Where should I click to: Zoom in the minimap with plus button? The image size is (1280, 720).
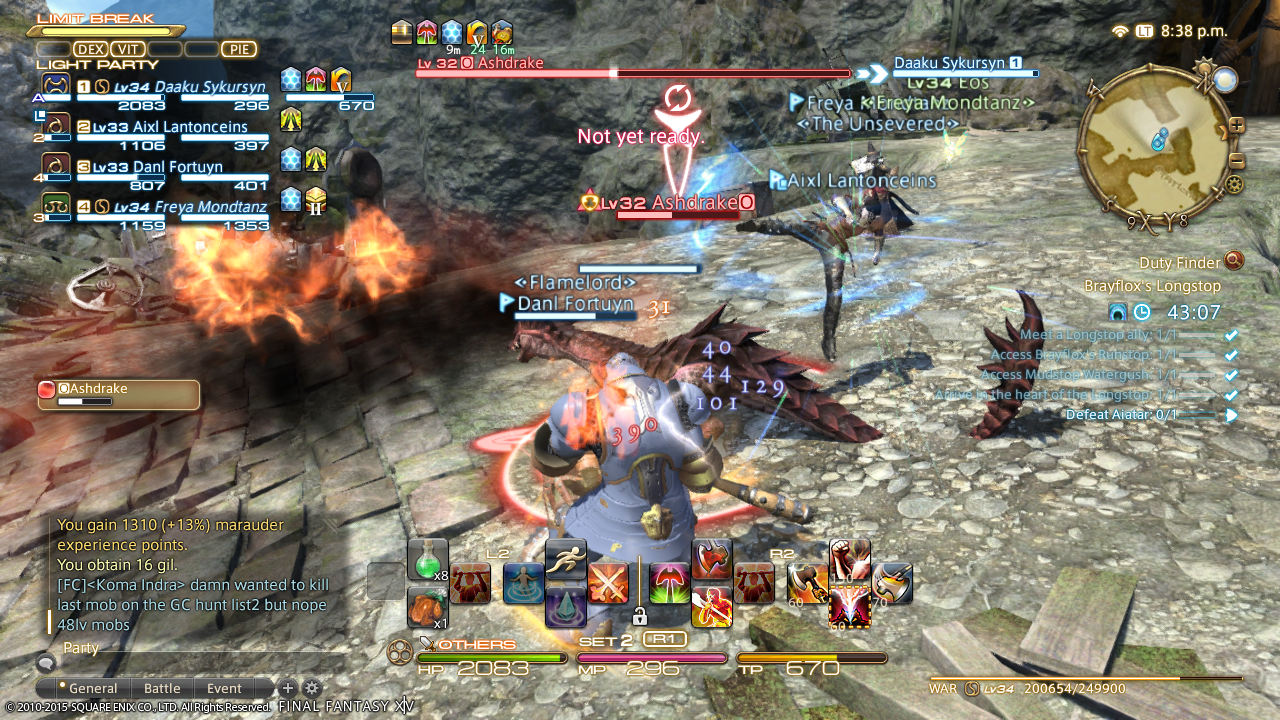(x=1237, y=126)
